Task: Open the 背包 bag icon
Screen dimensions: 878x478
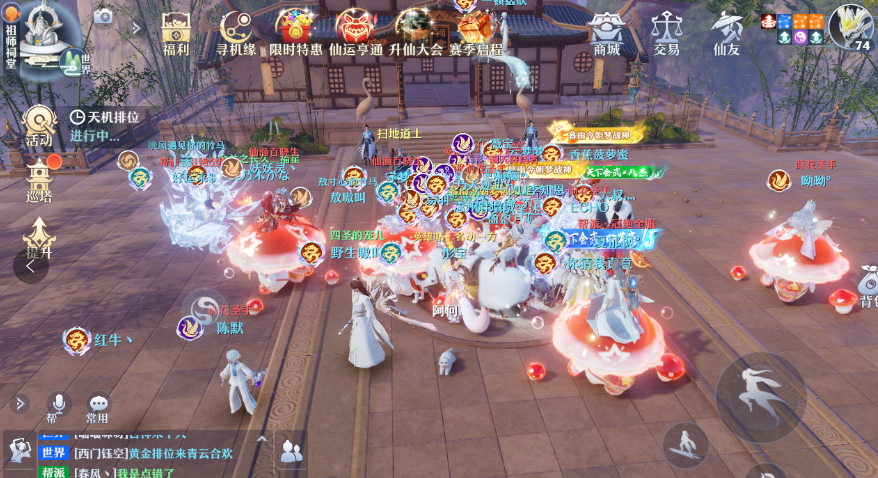Action: coord(866,290)
